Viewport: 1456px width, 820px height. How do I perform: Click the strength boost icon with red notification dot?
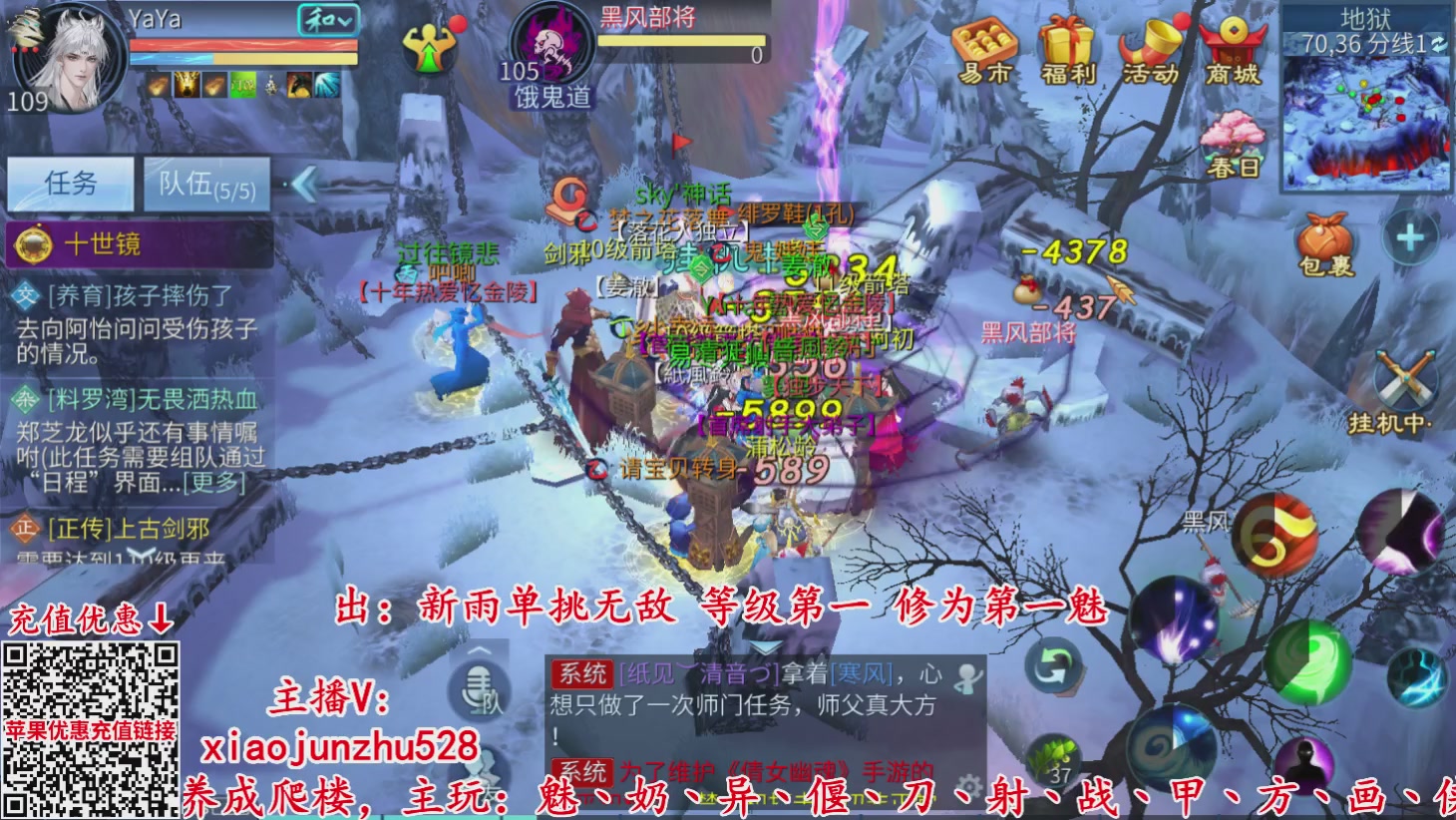(x=429, y=48)
